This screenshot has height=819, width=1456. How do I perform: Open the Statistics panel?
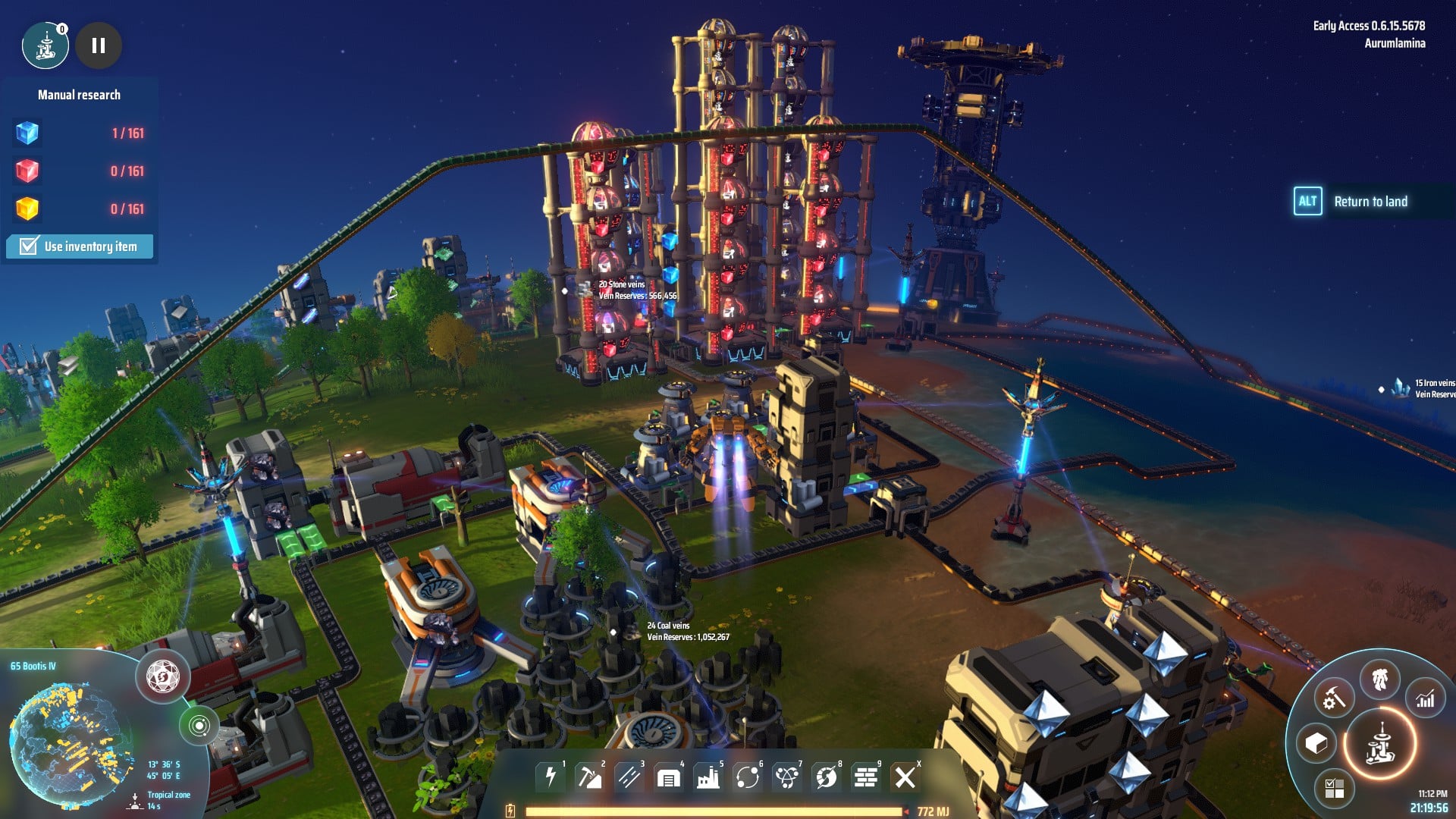[x=1424, y=698]
